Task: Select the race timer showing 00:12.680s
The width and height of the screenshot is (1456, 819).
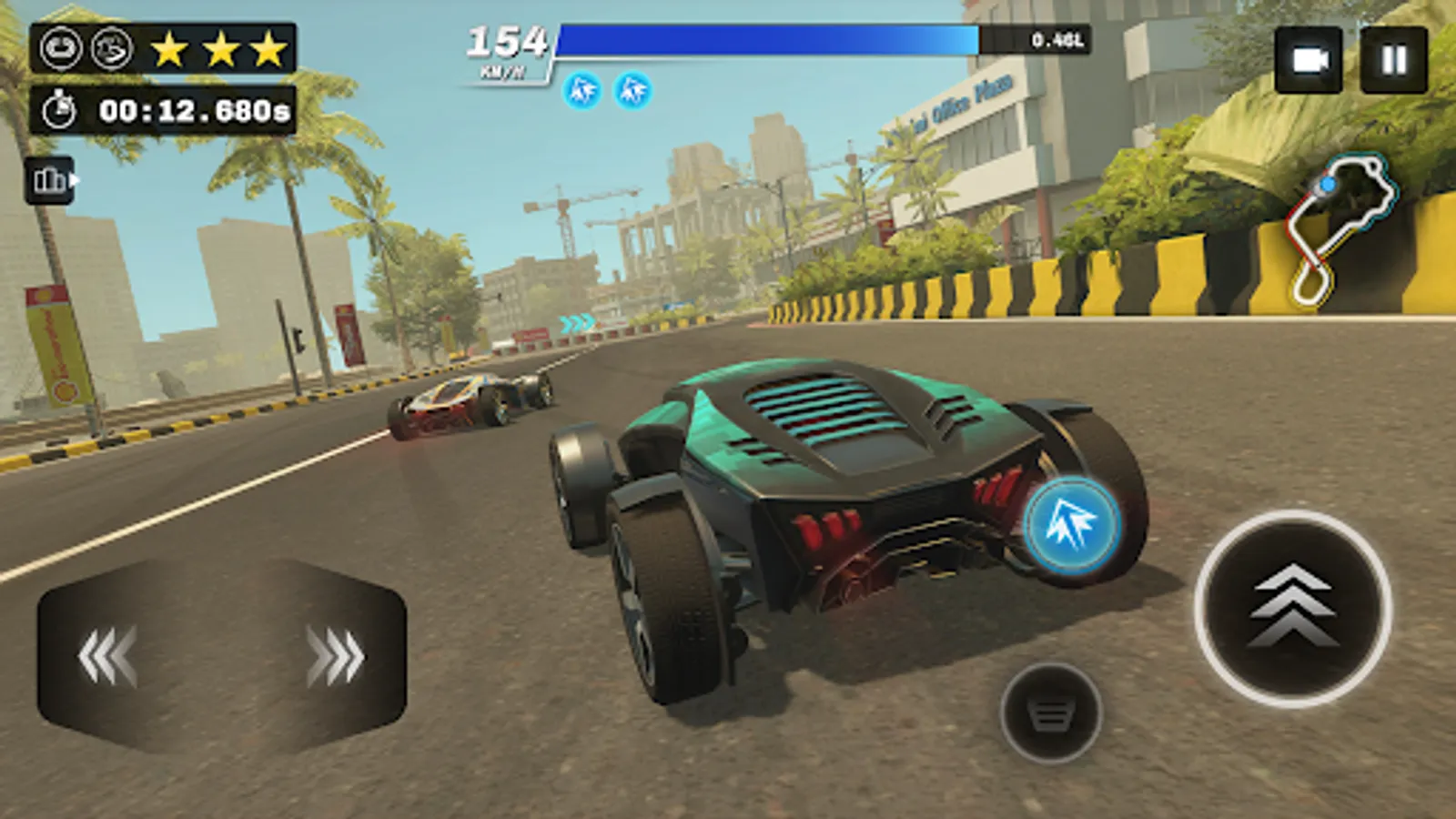Action: click(194, 109)
